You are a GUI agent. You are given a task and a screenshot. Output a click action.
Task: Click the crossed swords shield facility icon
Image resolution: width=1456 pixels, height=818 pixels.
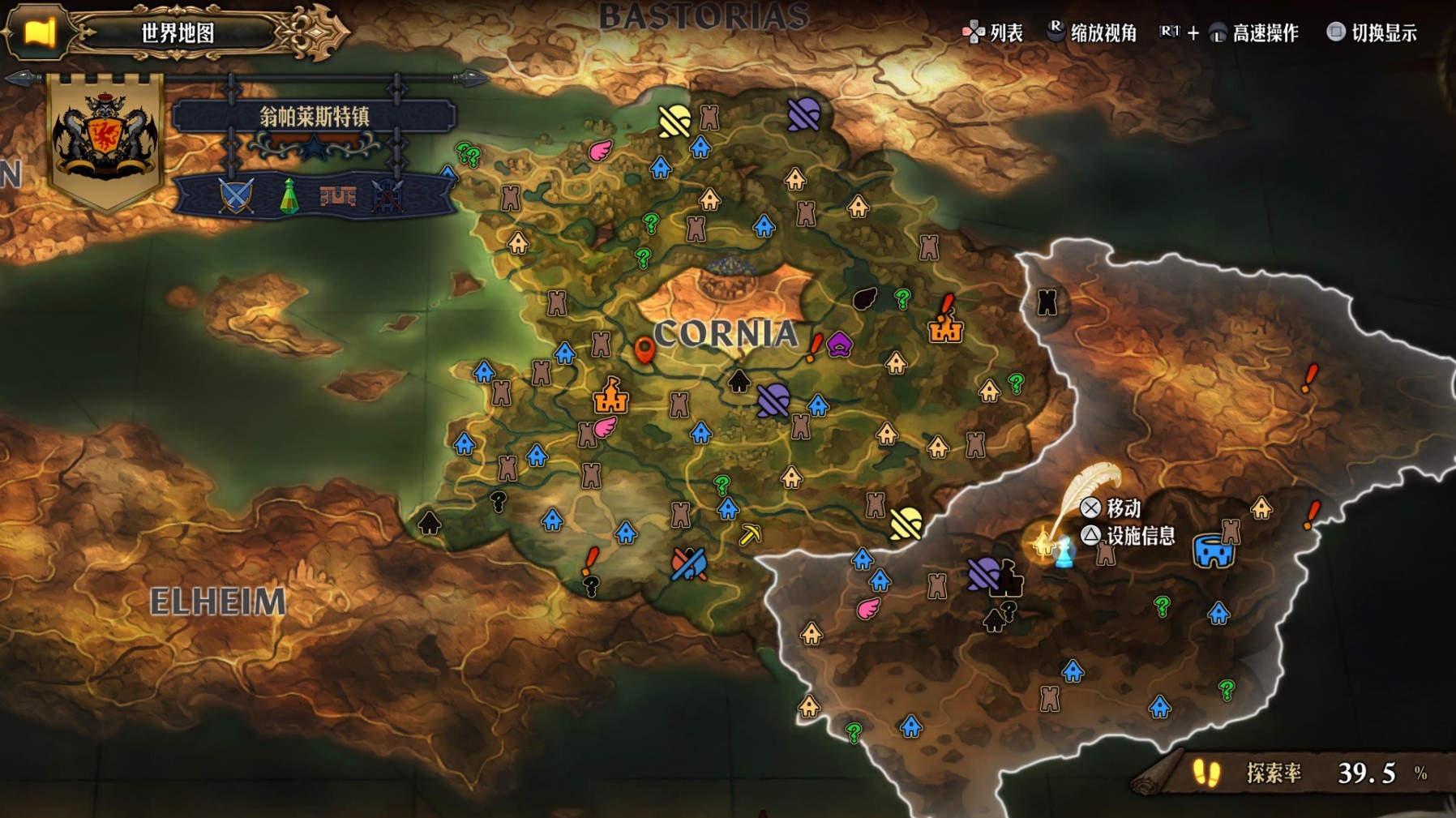pyautogui.click(x=236, y=195)
